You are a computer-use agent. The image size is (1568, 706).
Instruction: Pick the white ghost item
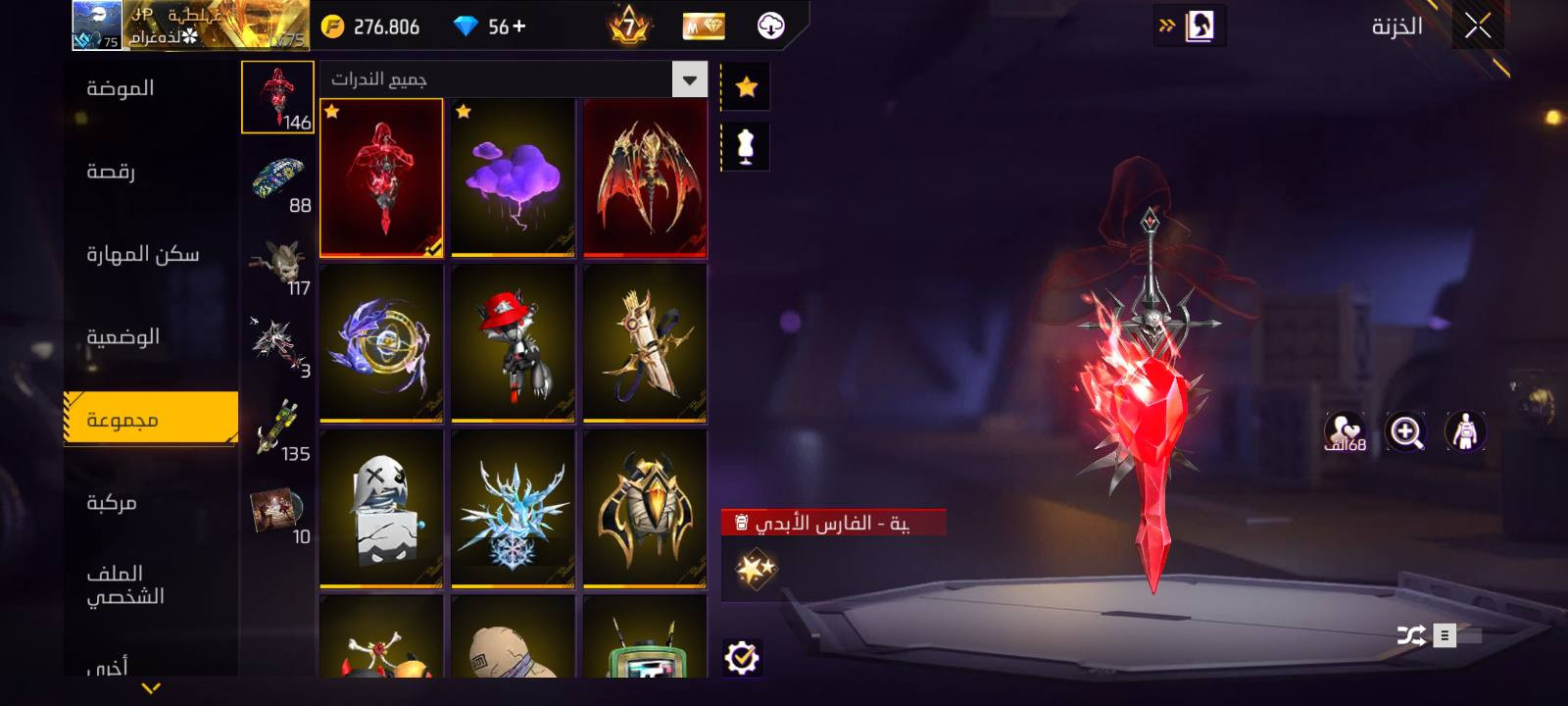(381, 509)
